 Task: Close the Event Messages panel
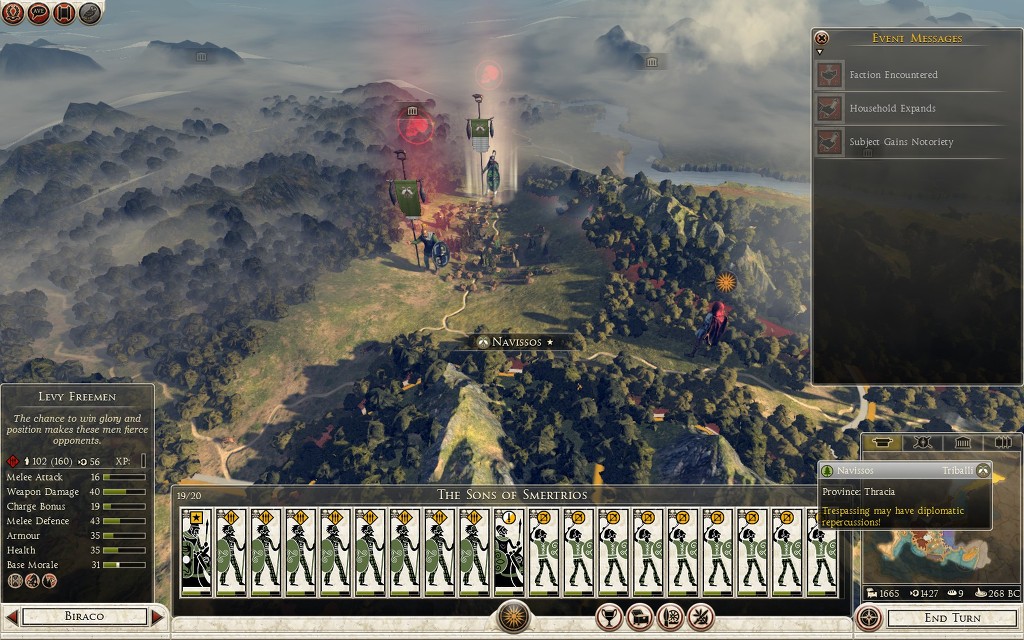point(822,38)
